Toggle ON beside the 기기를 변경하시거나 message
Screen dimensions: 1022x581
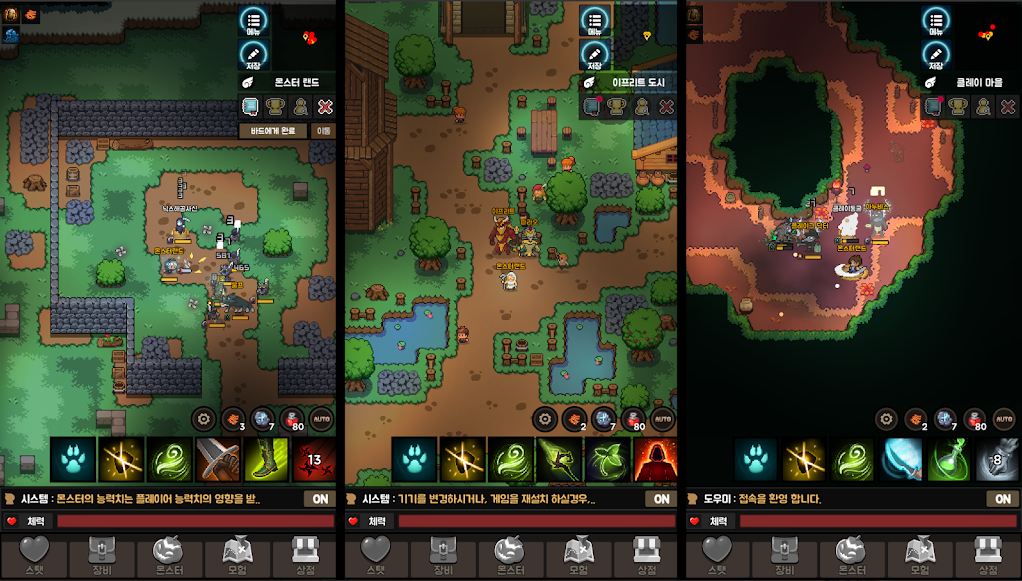661,498
